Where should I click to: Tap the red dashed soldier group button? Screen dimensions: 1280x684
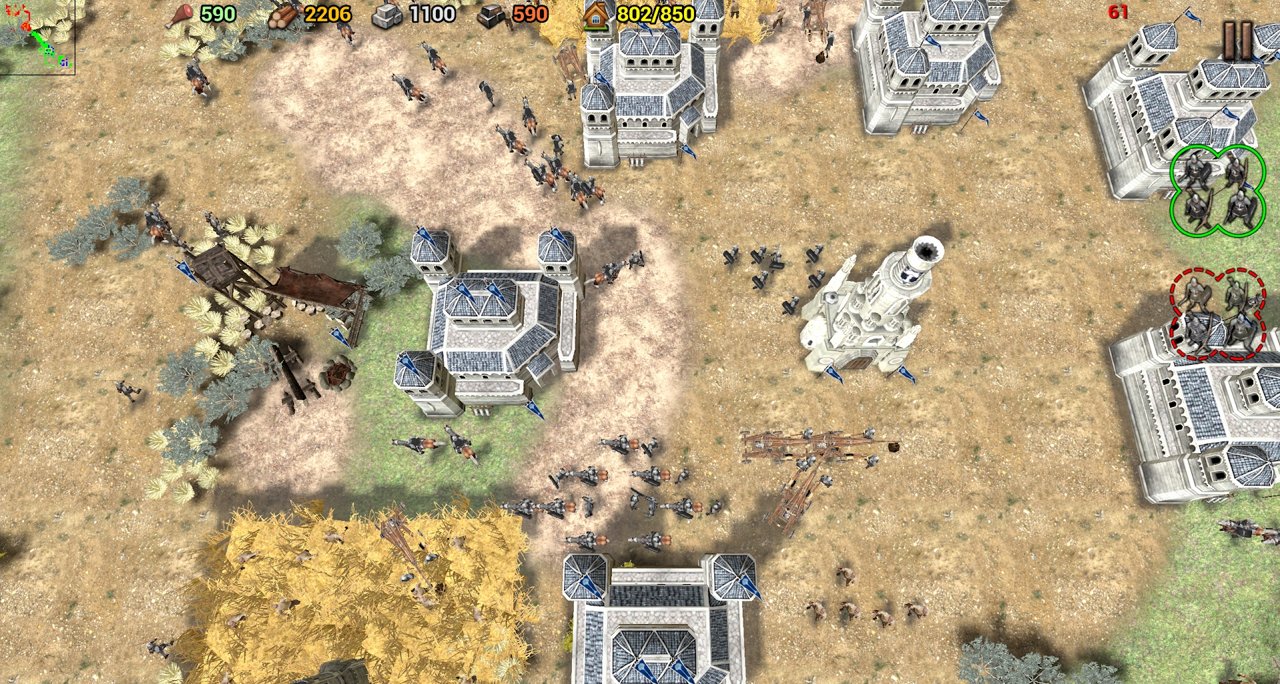[1217, 313]
